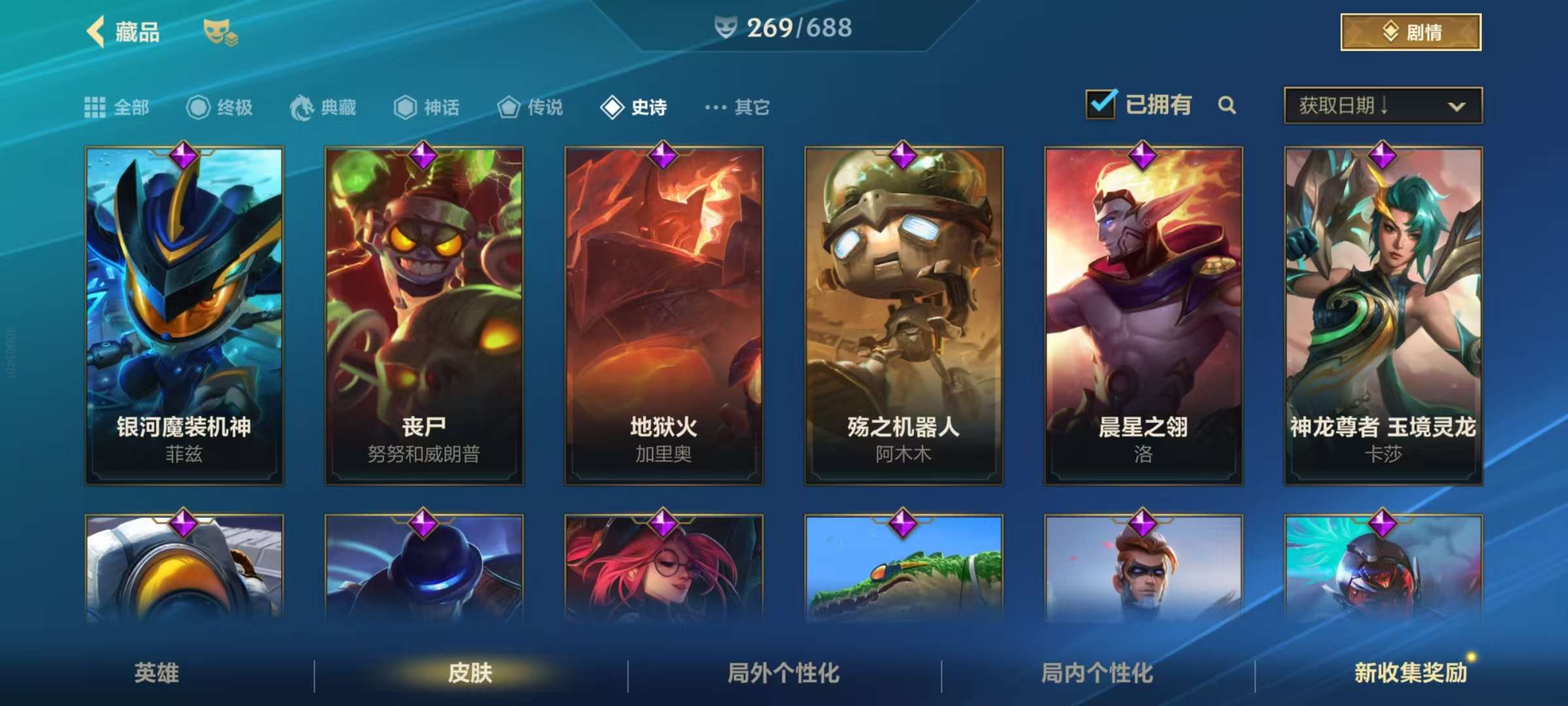Show all skins with the 全部 filter

click(118, 107)
